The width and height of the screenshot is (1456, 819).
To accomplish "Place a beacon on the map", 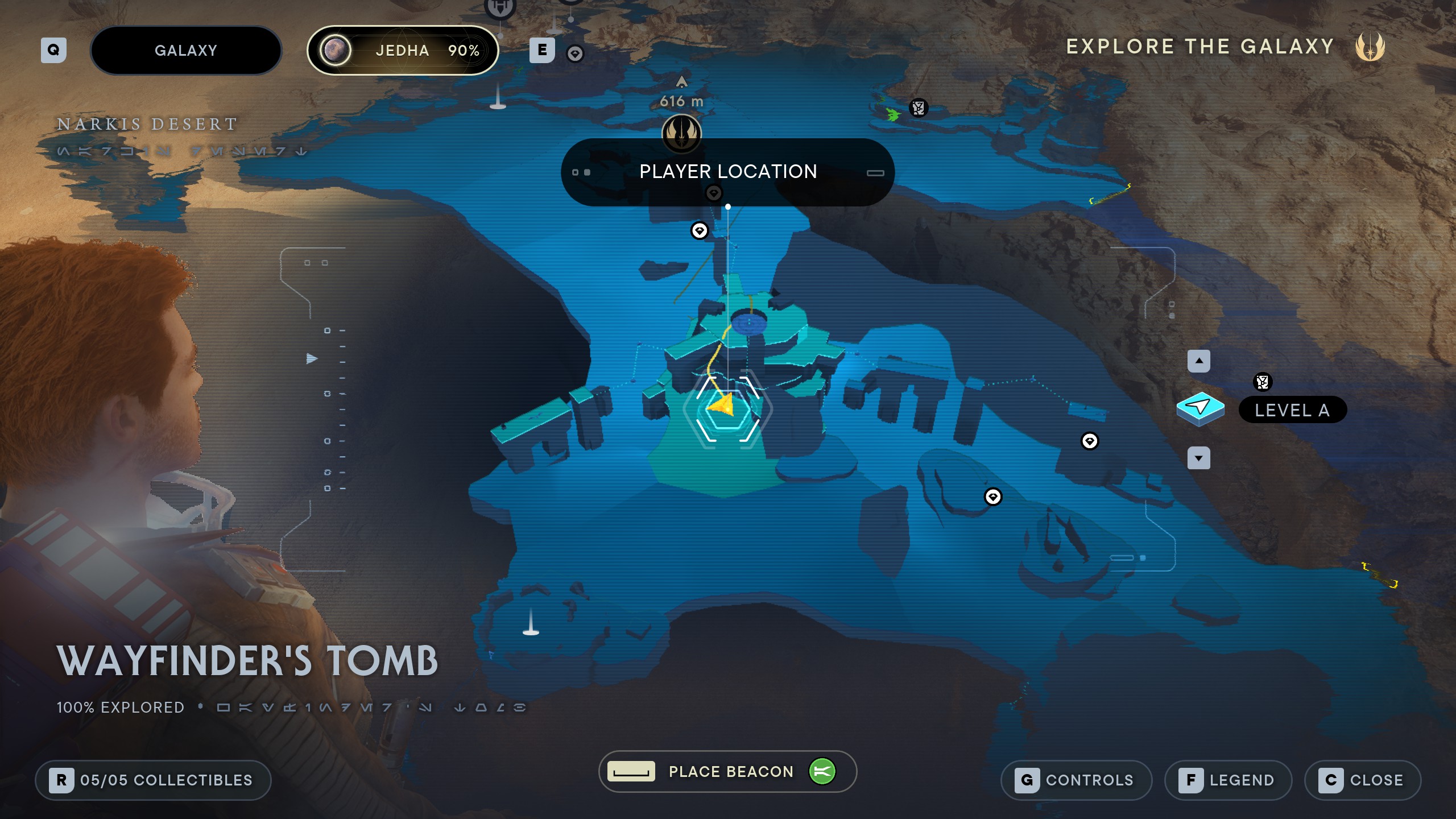I will [x=727, y=771].
